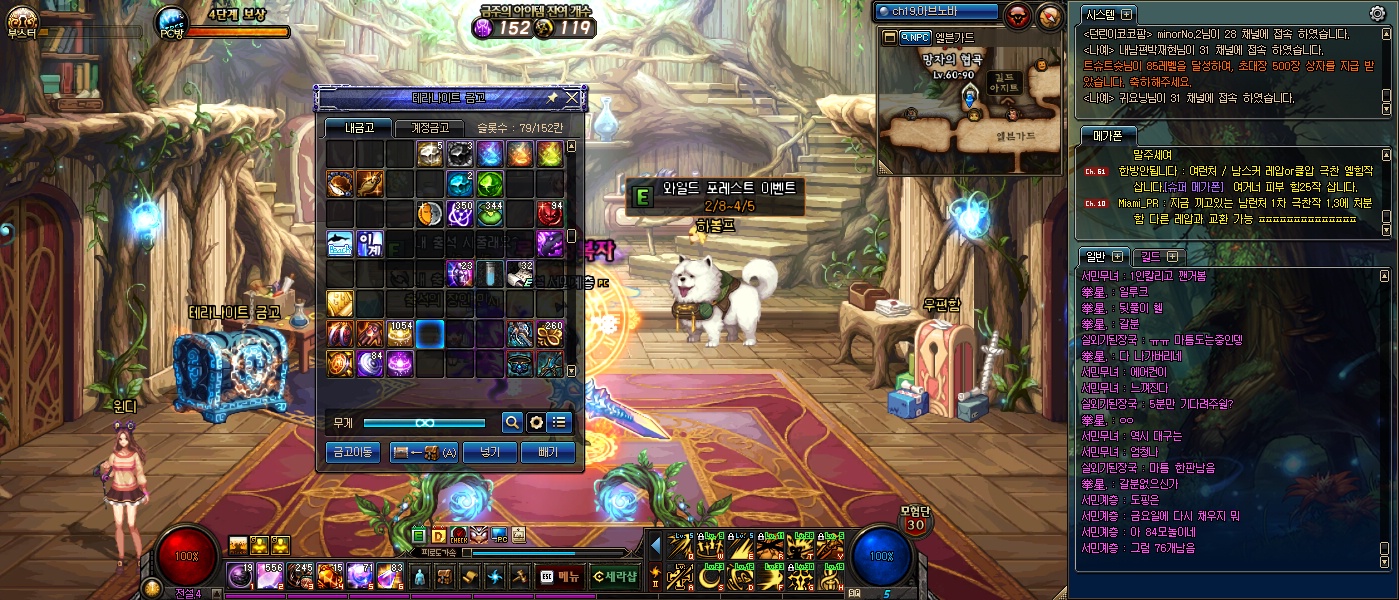Screen dimensions: 1399x600
Task: Open the ESC 메뉴 menu button
Action: click(560, 576)
